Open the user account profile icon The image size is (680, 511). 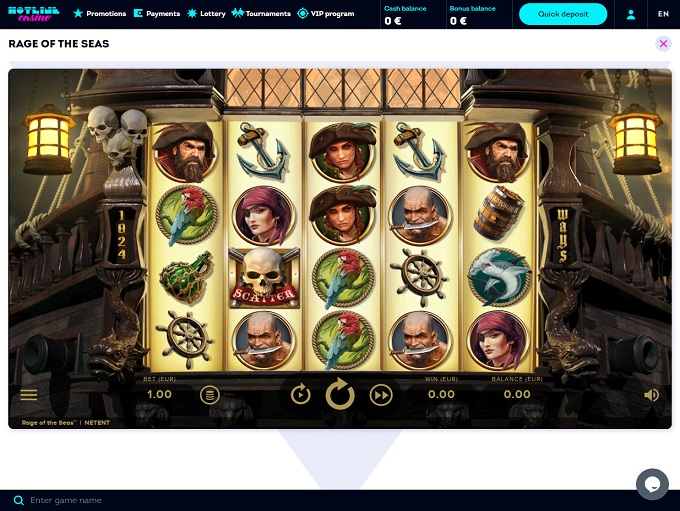631,14
